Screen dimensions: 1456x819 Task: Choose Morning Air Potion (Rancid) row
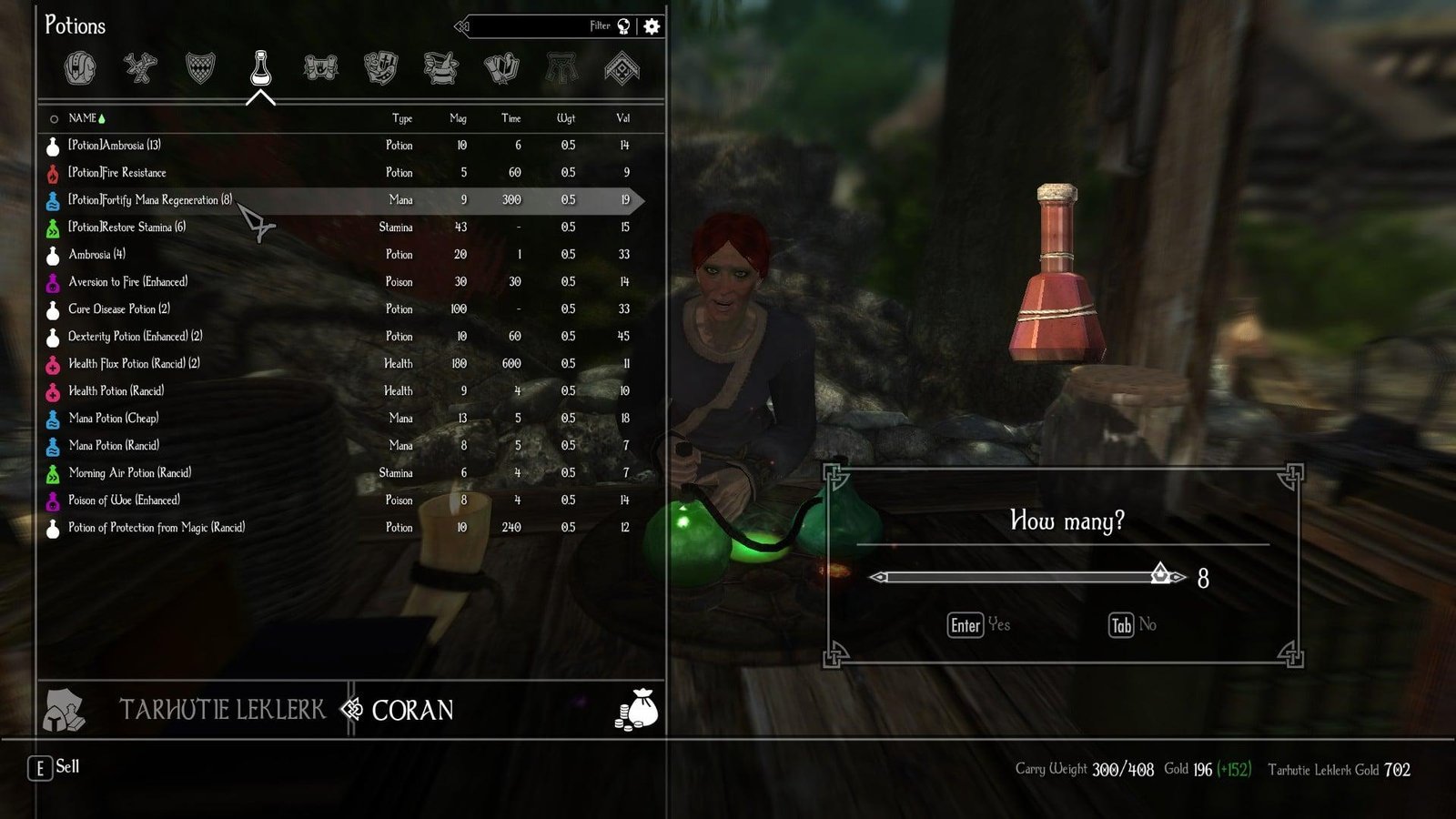tap(129, 473)
